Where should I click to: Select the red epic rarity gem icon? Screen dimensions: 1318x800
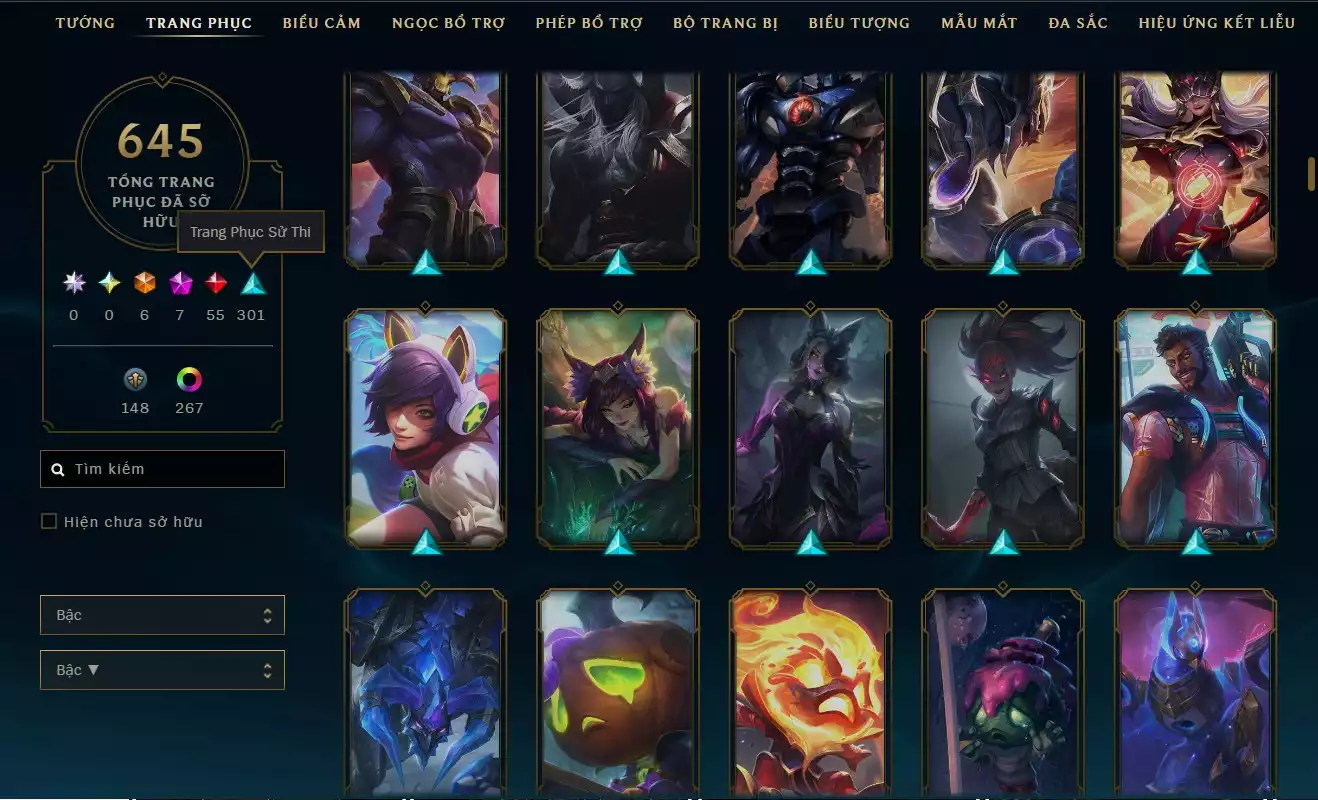(216, 282)
